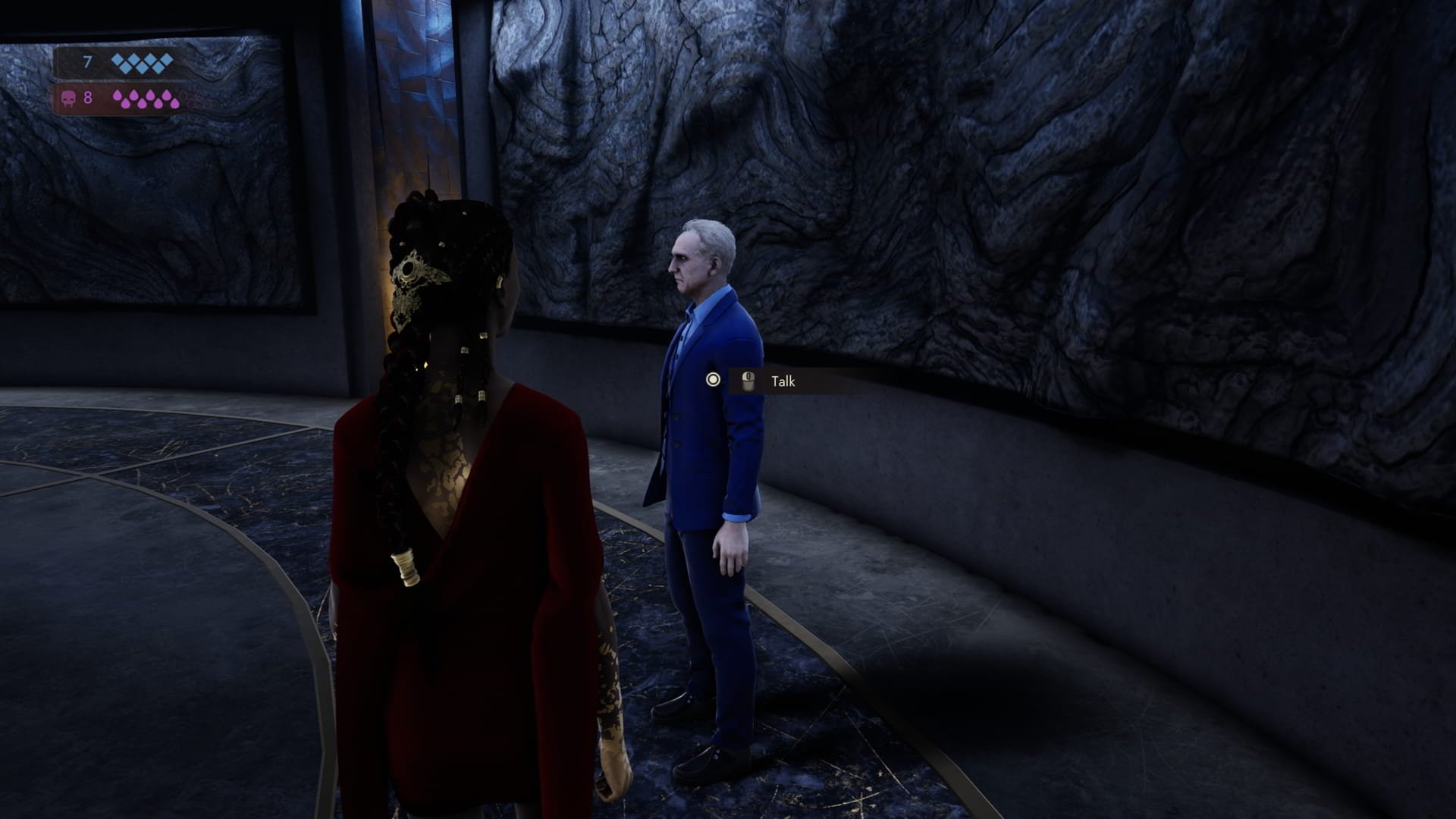Image resolution: width=1456 pixels, height=819 pixels.
Task: Select the Talk interaction prompt
Action: (782, 381)
